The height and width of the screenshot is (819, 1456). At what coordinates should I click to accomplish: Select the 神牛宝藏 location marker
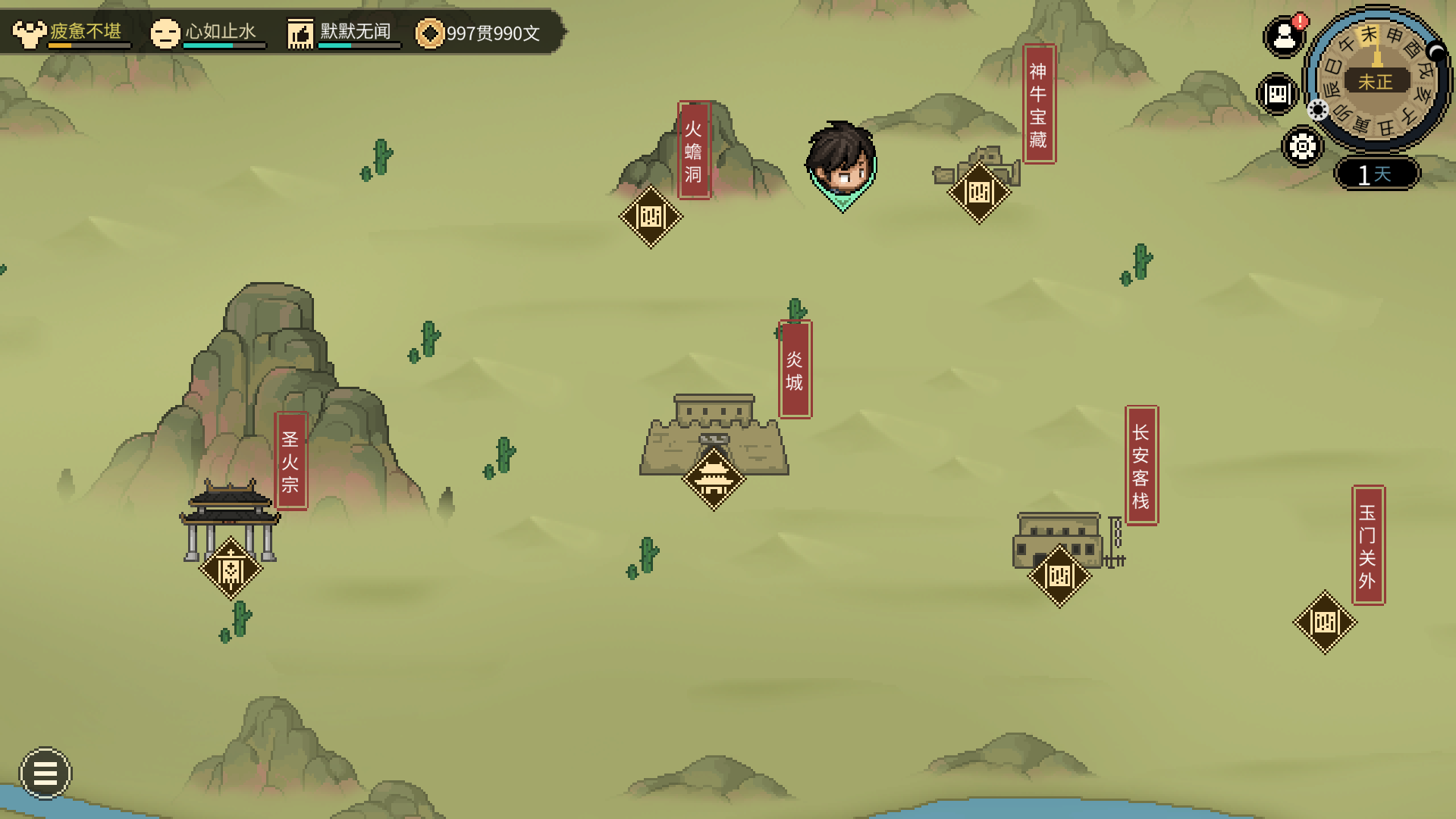tap(979, 193)
